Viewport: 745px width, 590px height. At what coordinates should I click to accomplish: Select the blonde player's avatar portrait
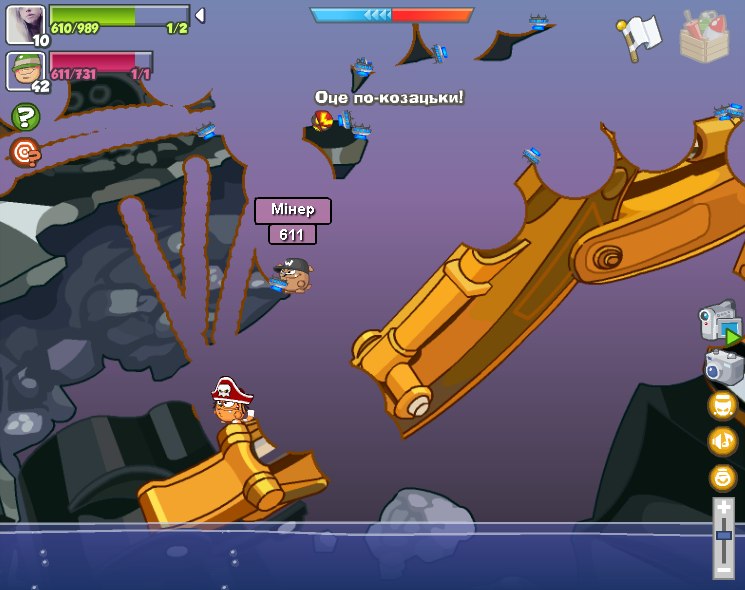[x=25, y=23]
